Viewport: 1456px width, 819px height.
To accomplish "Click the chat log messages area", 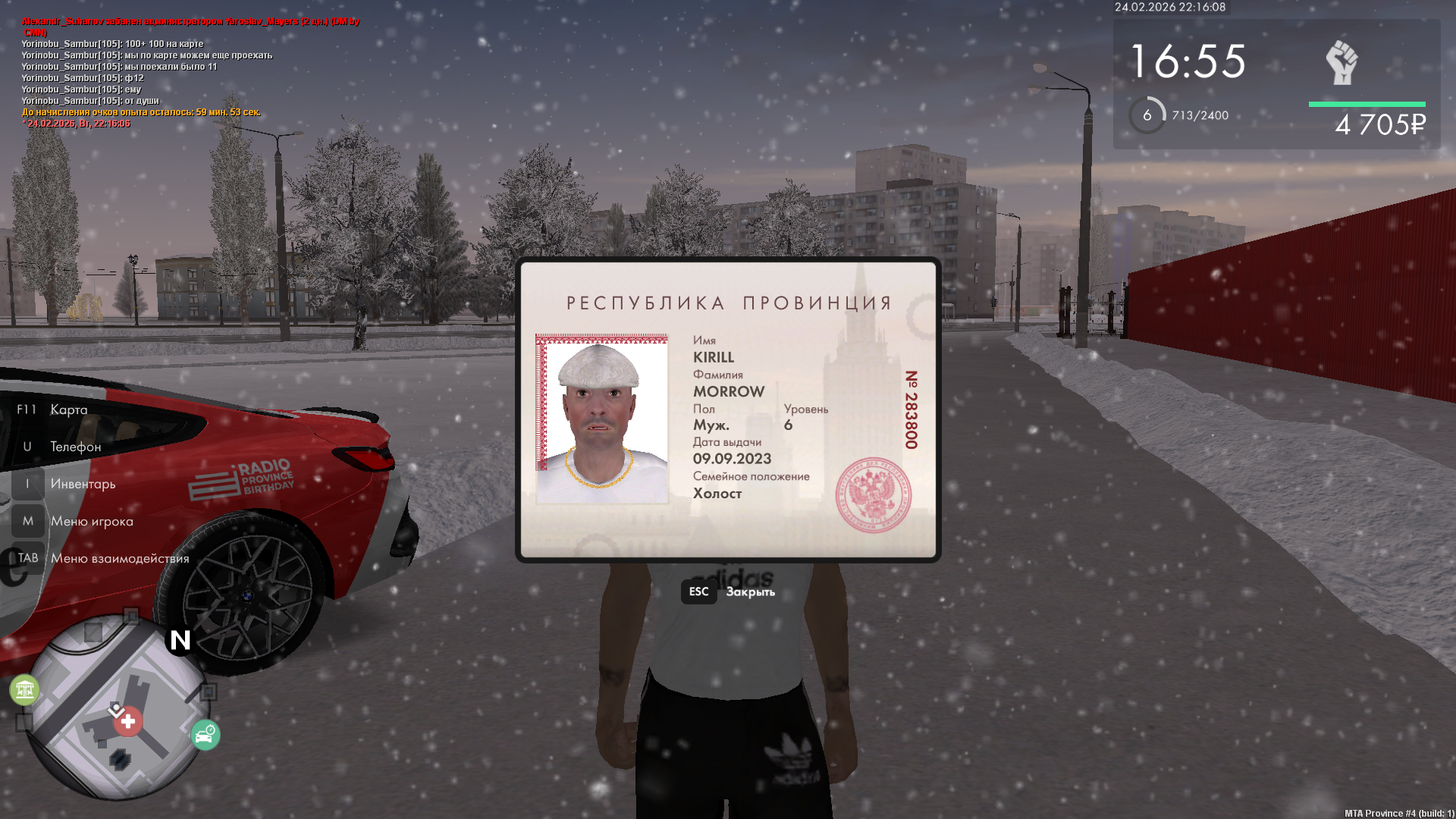I will (148, 72).
